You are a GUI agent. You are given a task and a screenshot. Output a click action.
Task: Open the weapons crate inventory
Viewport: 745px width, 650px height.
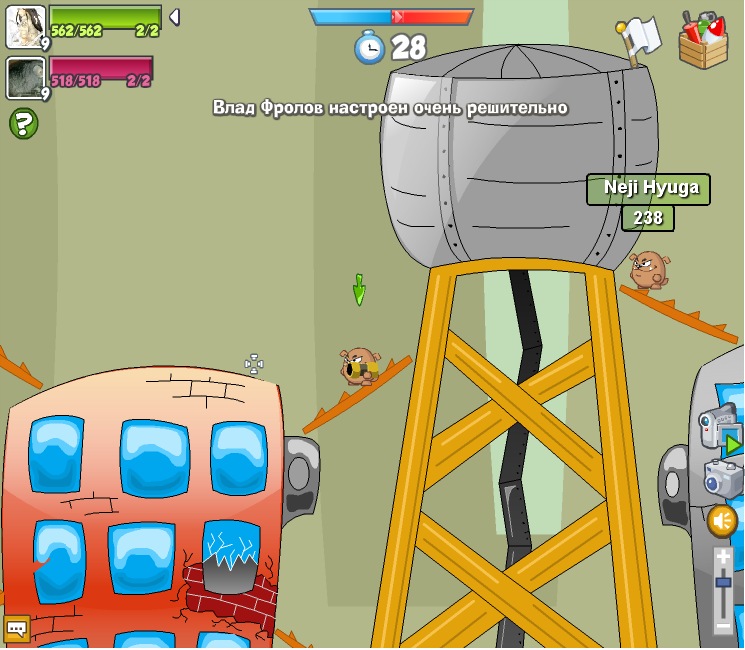(x=703, y=41)
